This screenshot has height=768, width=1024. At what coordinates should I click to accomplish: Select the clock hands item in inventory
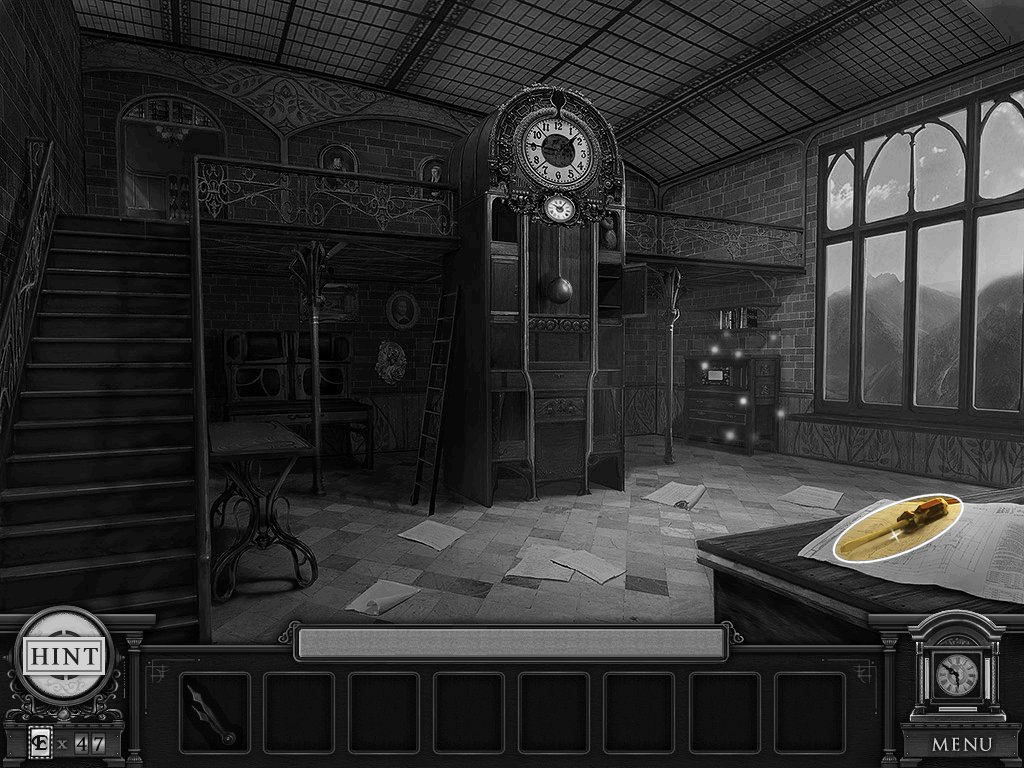coord(214,712)
